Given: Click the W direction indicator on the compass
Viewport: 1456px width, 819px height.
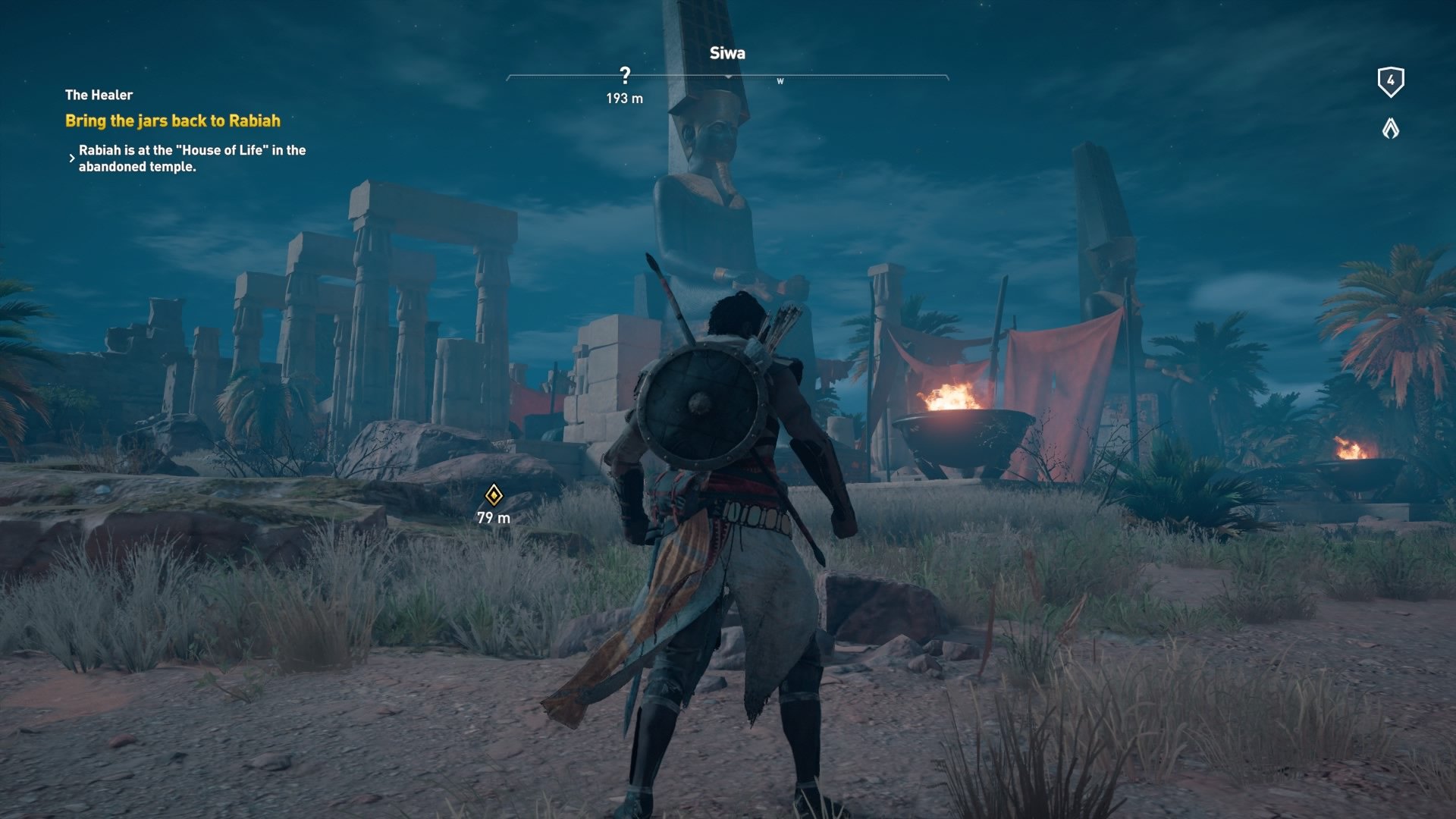Looking at the screenshot, I should click(x=780, y=79).
